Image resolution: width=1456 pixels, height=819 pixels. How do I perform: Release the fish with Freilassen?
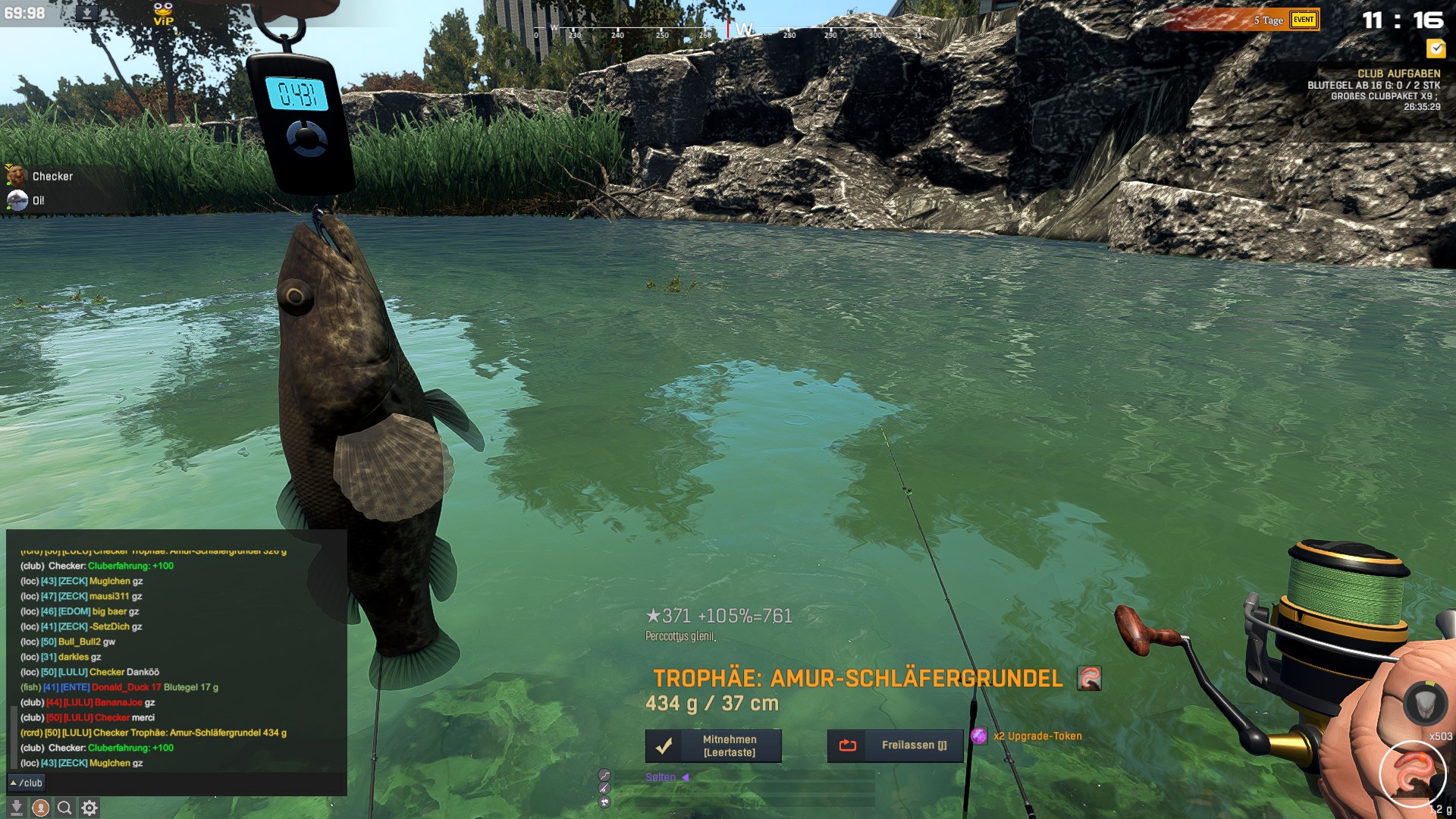(895, 746)
